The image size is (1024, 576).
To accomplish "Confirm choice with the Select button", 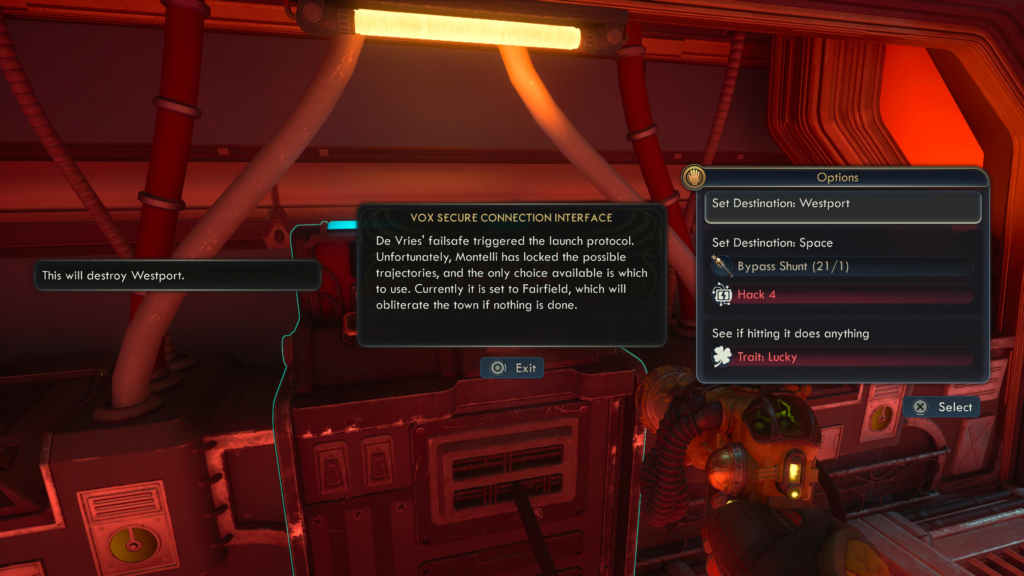I will click(942, 407).
